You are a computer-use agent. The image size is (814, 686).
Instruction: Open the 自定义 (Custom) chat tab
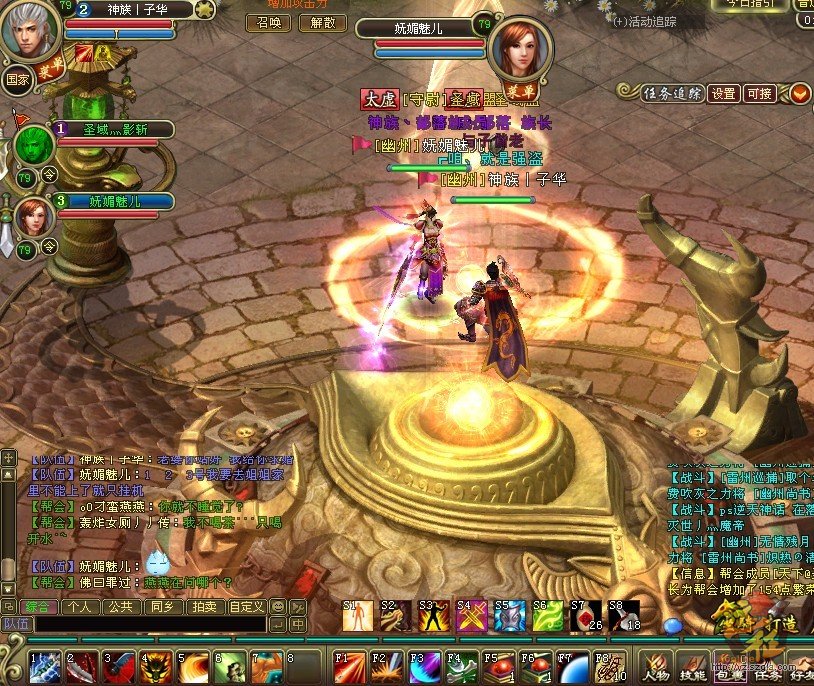point(246,606)
